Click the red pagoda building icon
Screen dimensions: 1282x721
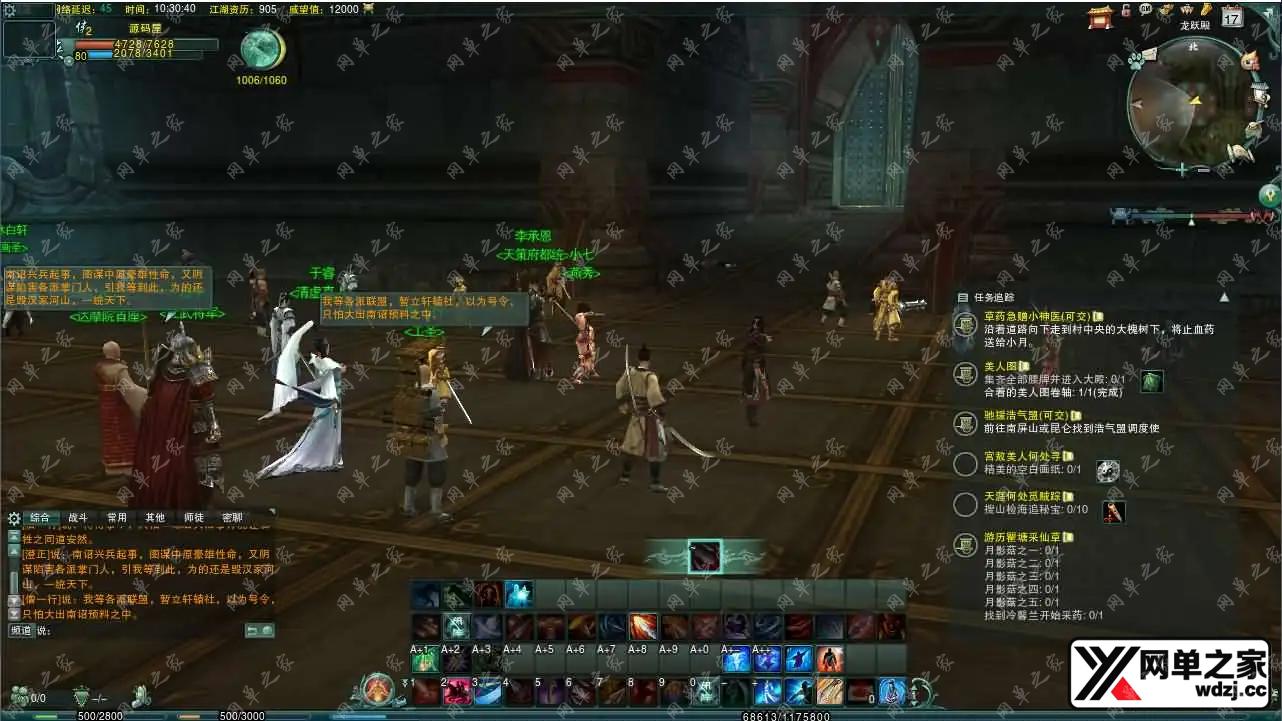pos(1101,15)
